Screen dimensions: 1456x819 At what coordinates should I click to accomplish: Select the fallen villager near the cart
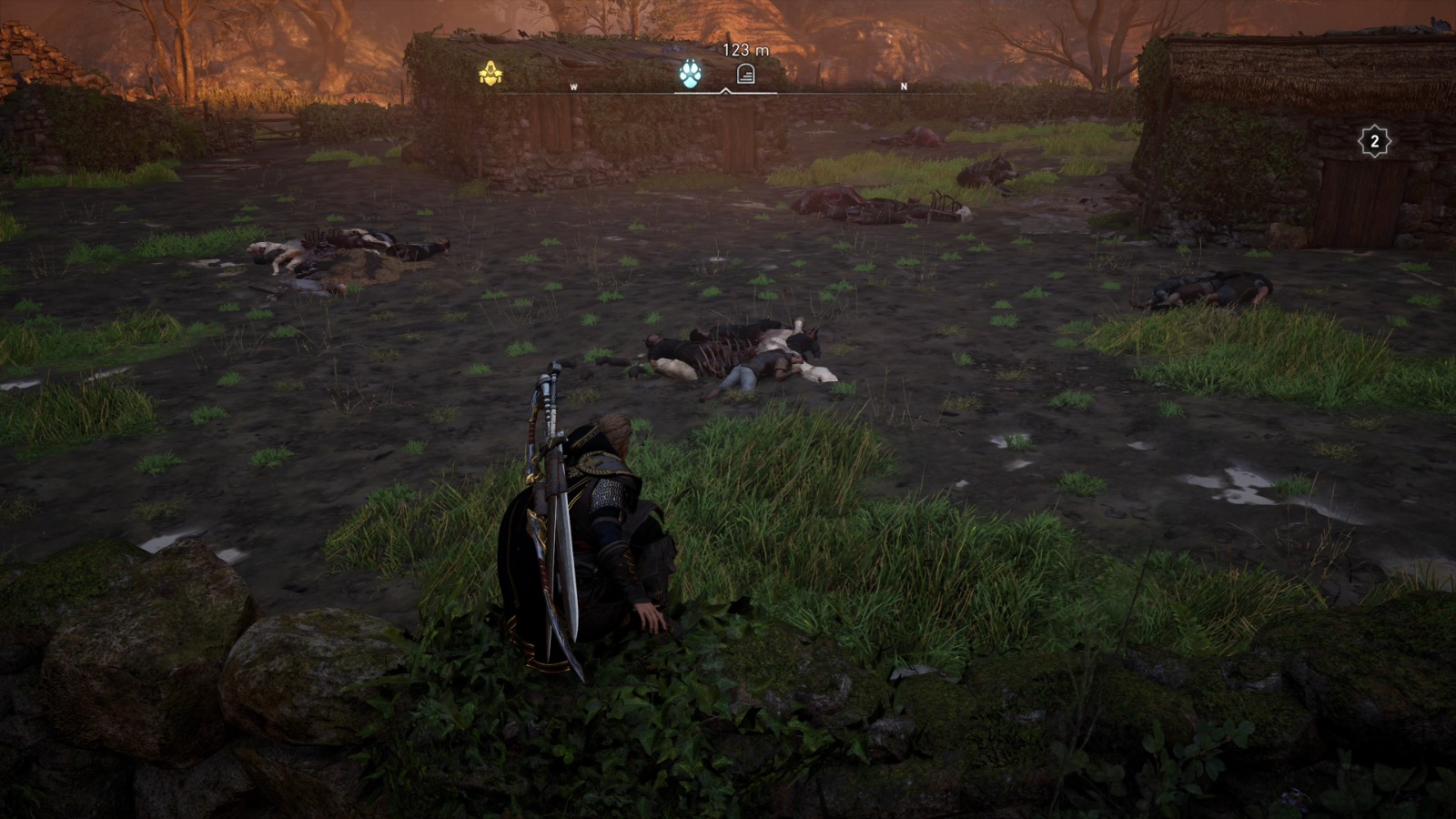[864, 209]
